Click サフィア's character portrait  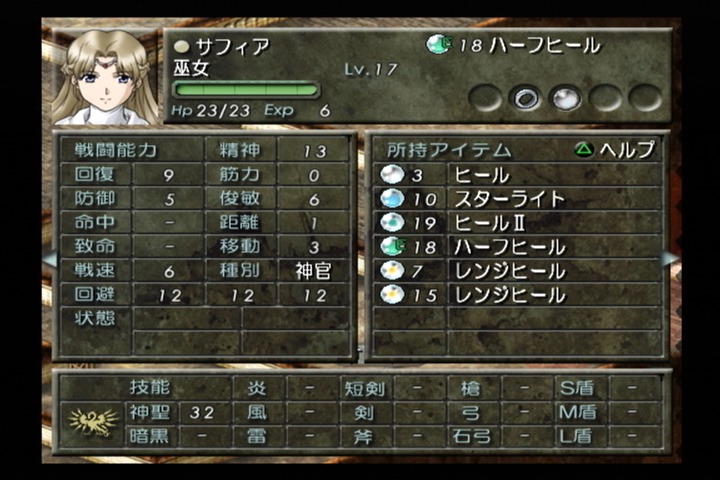(x=100, y=78)
